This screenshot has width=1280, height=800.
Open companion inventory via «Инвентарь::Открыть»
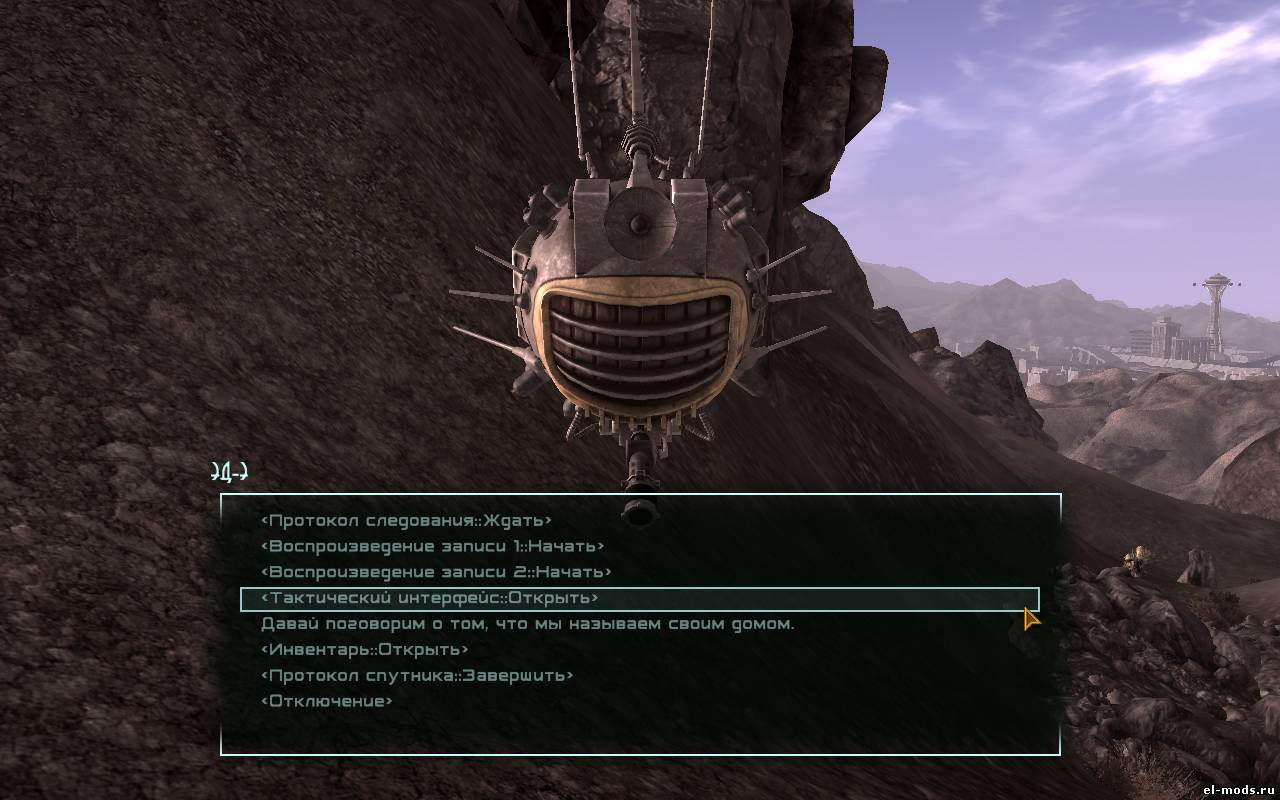364,650
